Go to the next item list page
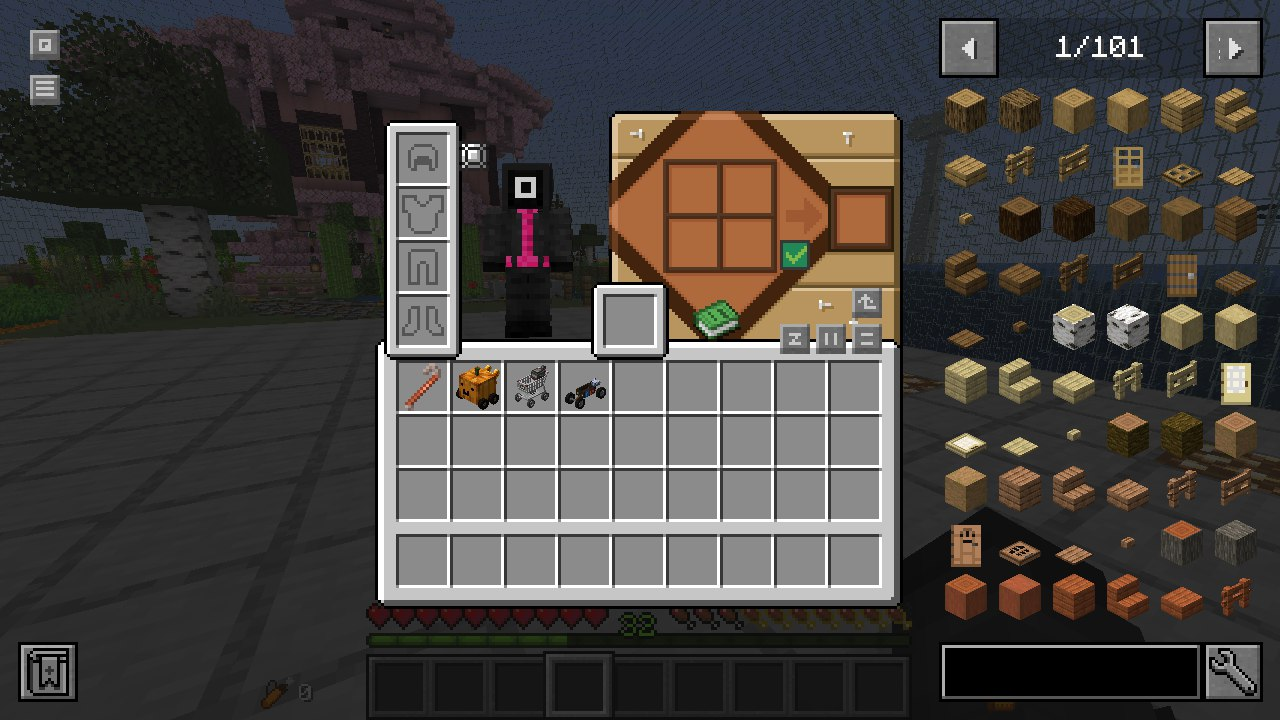The width and height of the screenshot is (1280, 720). click(x=1233, y=48)
